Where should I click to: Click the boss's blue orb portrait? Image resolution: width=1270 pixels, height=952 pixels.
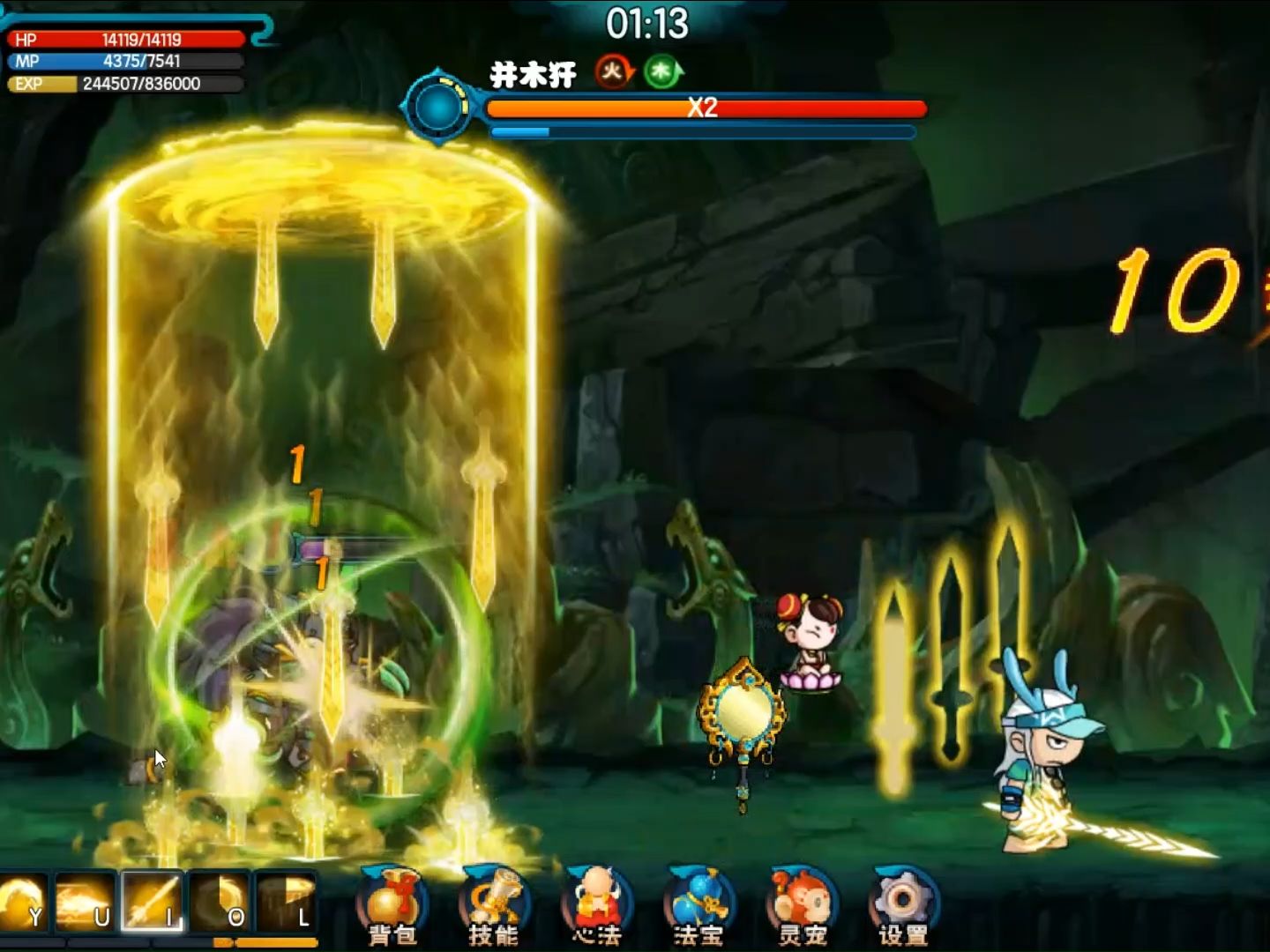[x=438, y=108]
